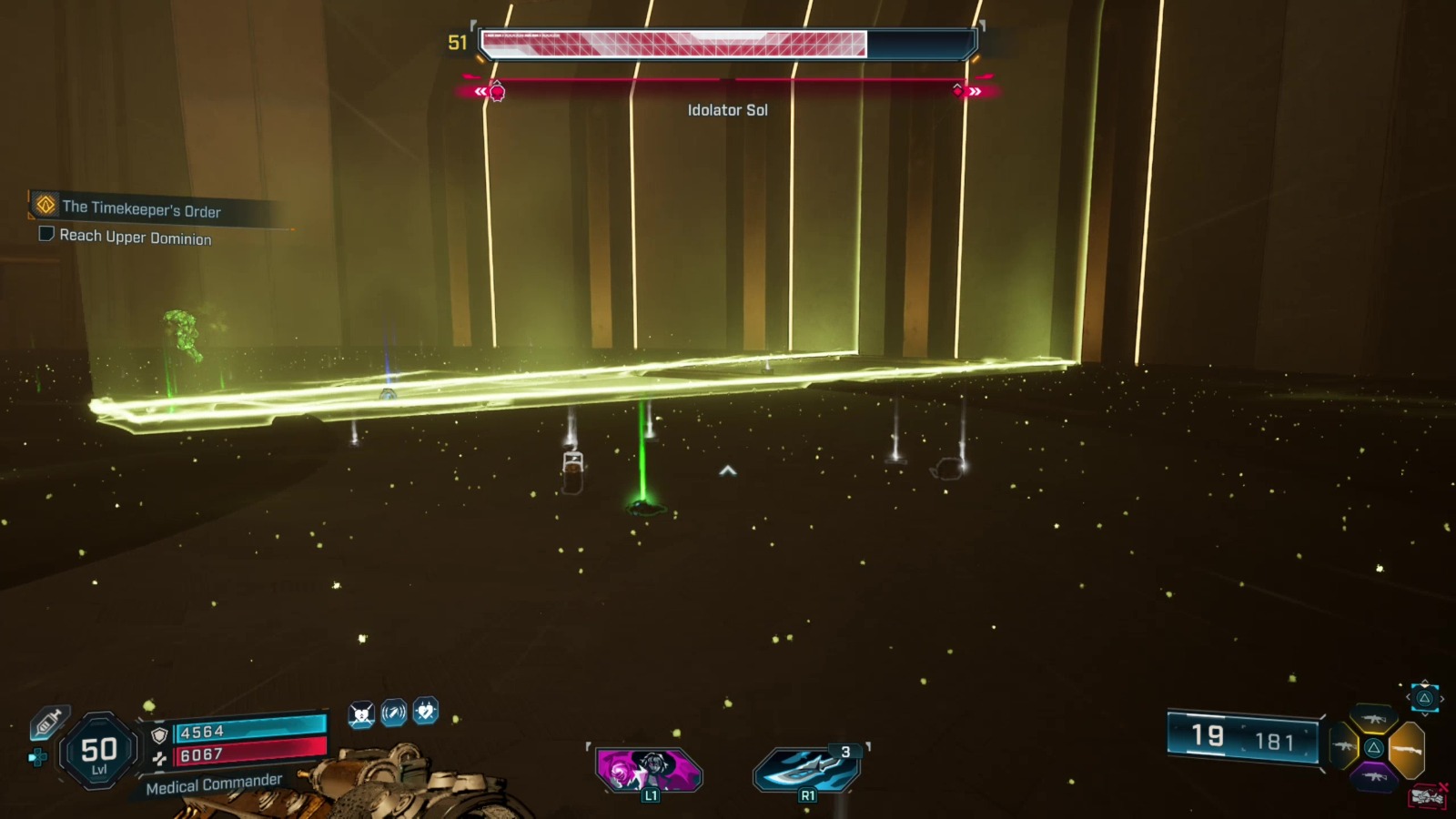The image size is (1456, 819).
Task: Switch to the left rifle weapon slot
Action: tap(1343, 747)
